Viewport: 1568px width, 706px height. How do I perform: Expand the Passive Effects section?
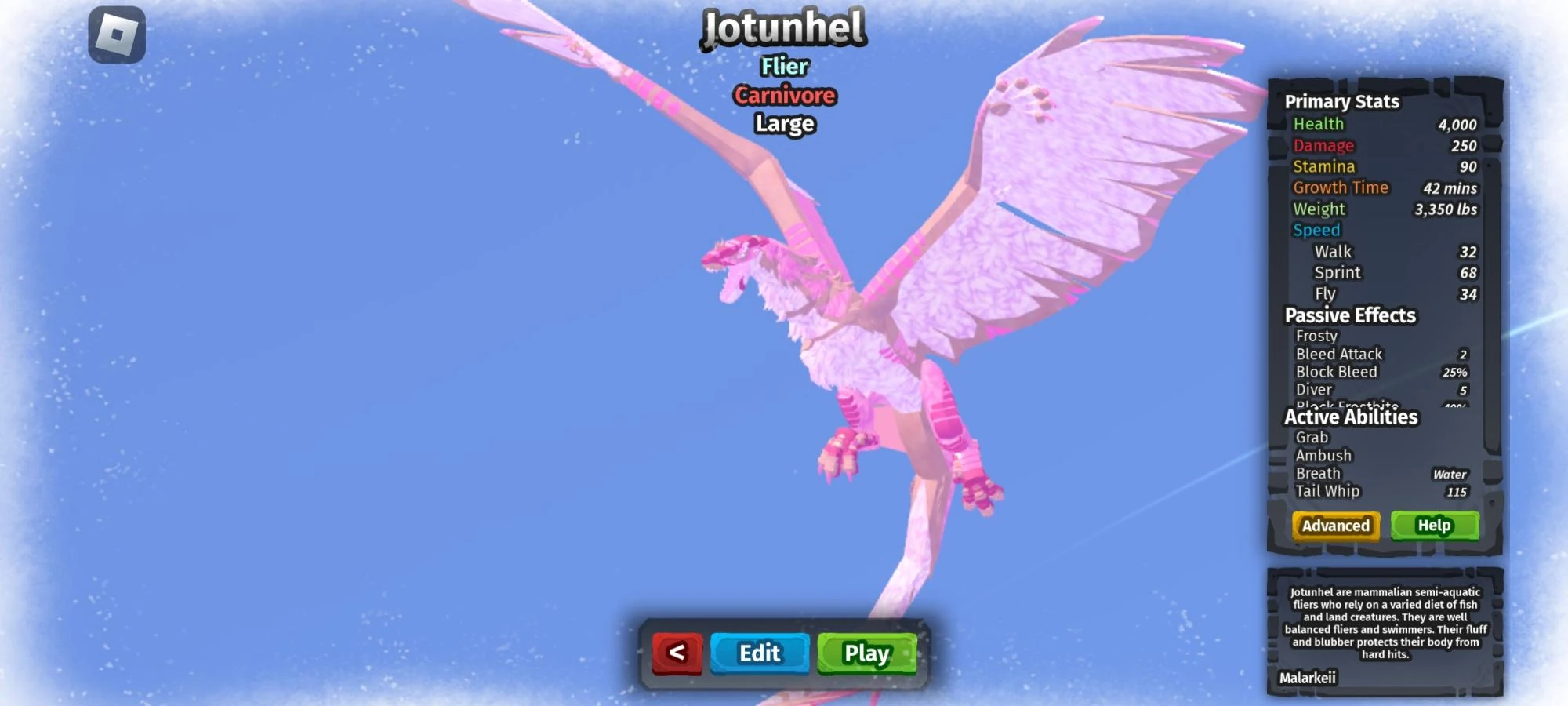point(1350,315)
